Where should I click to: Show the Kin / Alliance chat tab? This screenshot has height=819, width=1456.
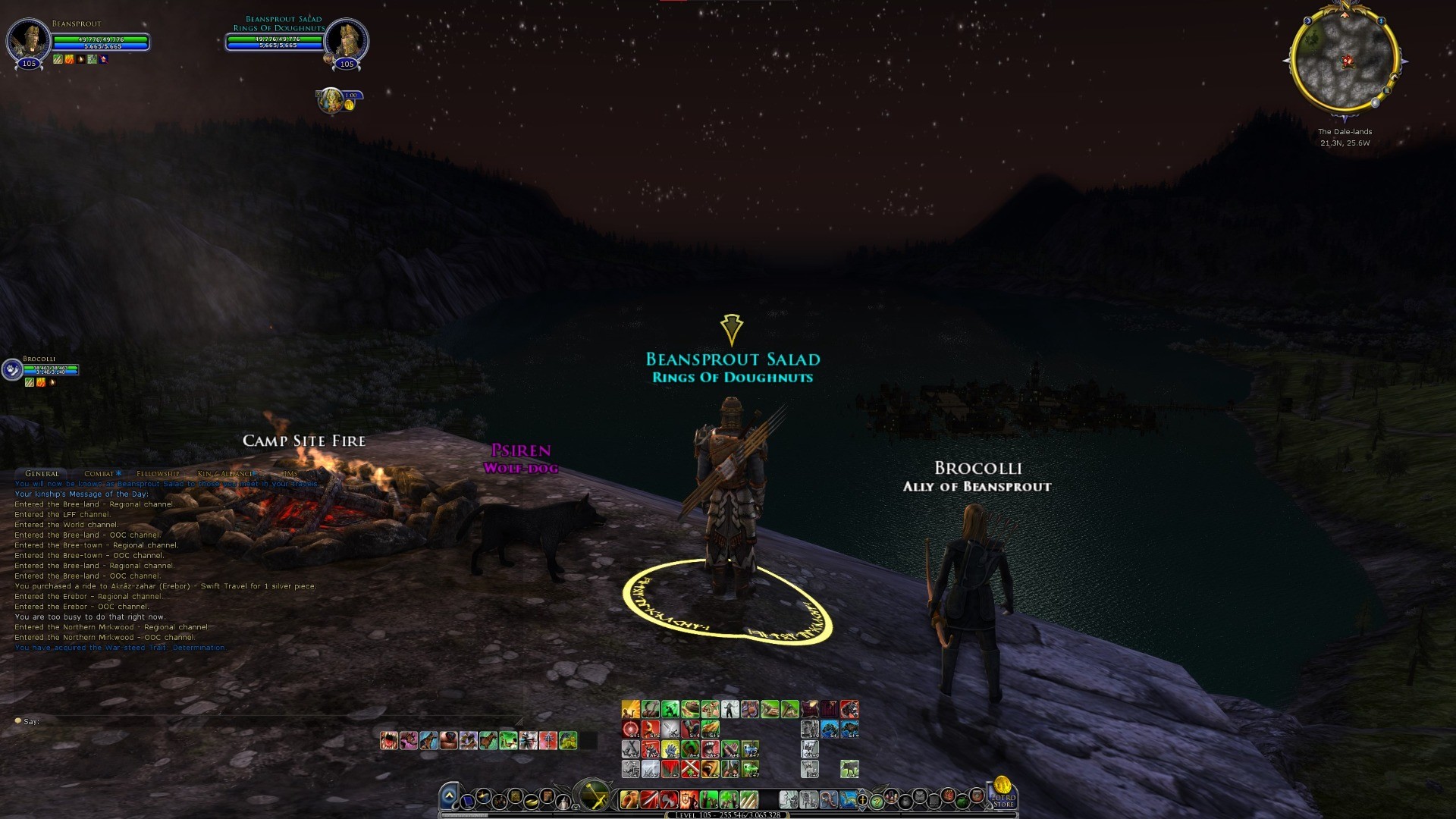click(225, 474)
